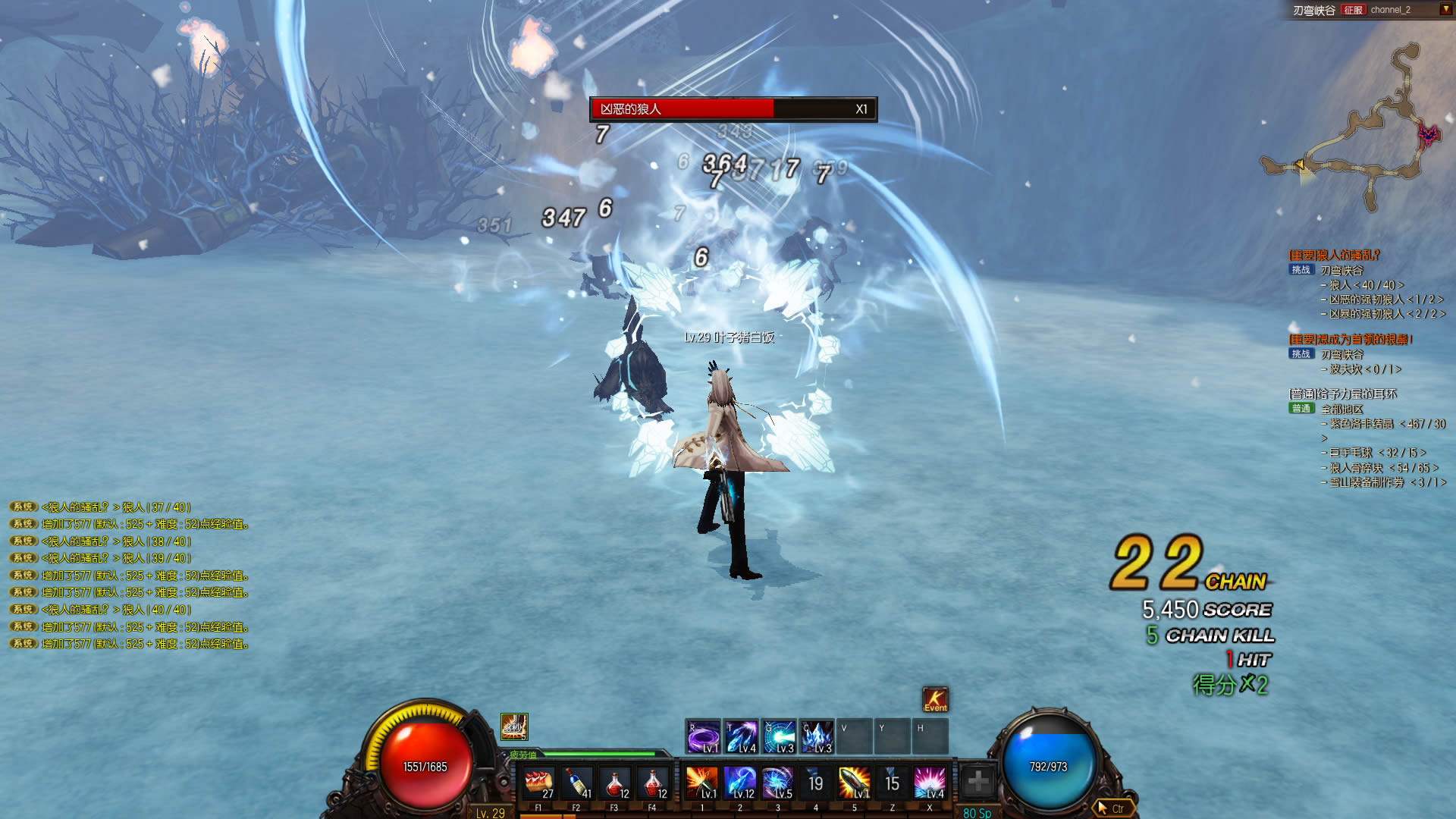Toggle the Ctr cursor mode button
This screenshot has width=1456, height=819.
[x=1112, y=808]
